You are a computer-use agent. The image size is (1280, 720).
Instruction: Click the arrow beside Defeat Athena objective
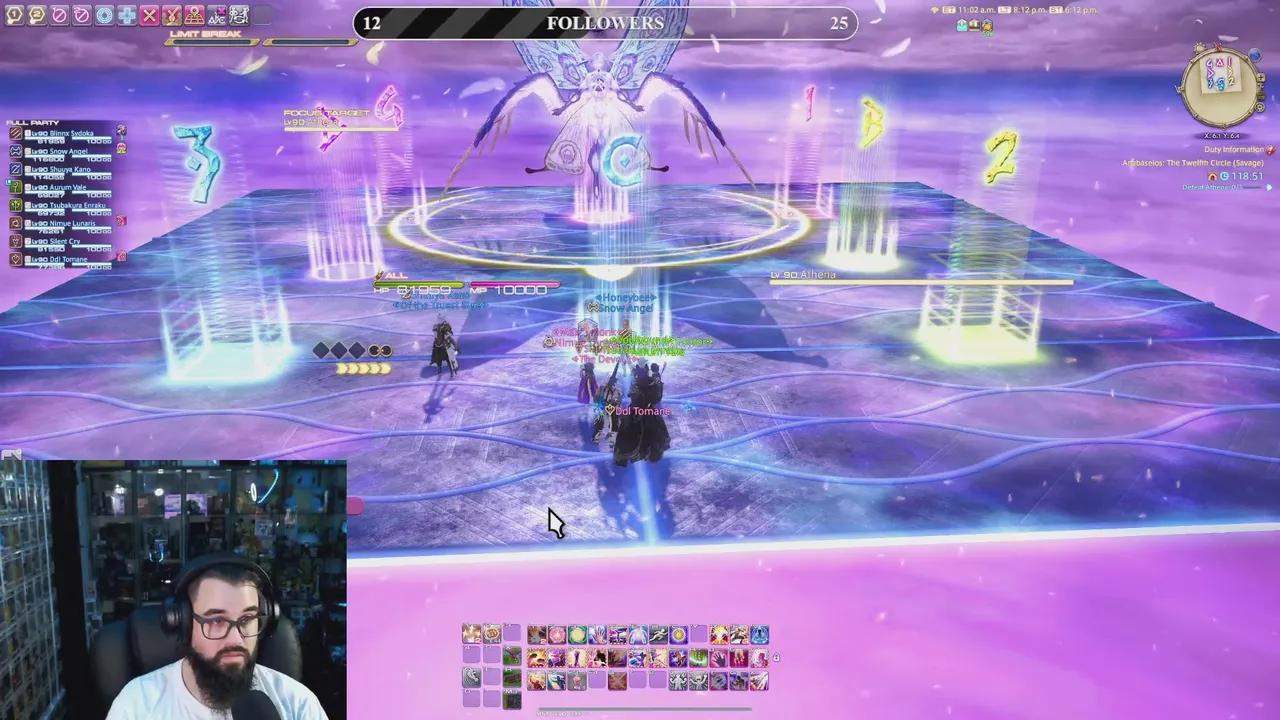(1269, 187)
